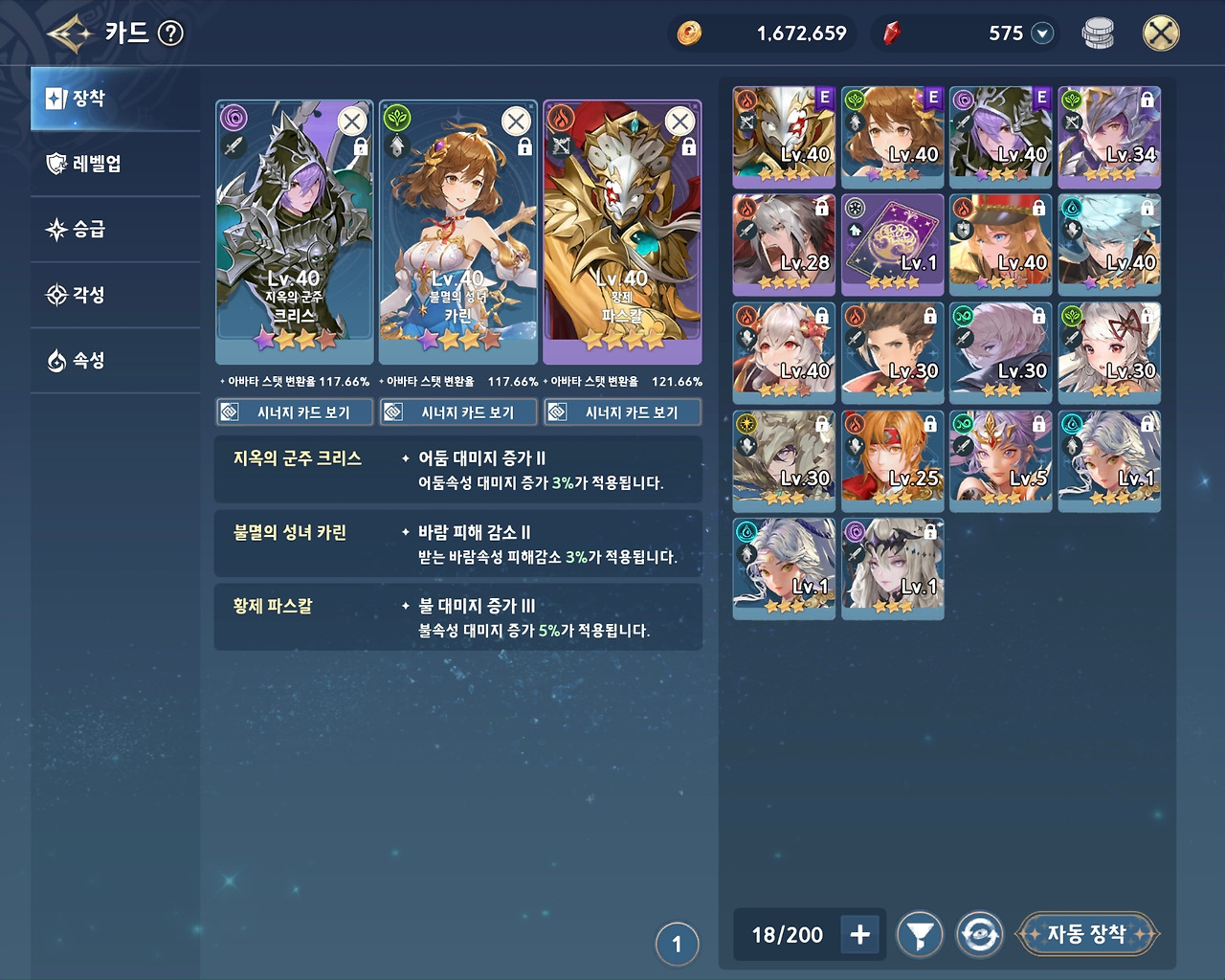The height and width of the screenshot is (980, 1225).
Task: Expand the 지옥의 군주 크리스 synergy description row
Action: point(457,469)
